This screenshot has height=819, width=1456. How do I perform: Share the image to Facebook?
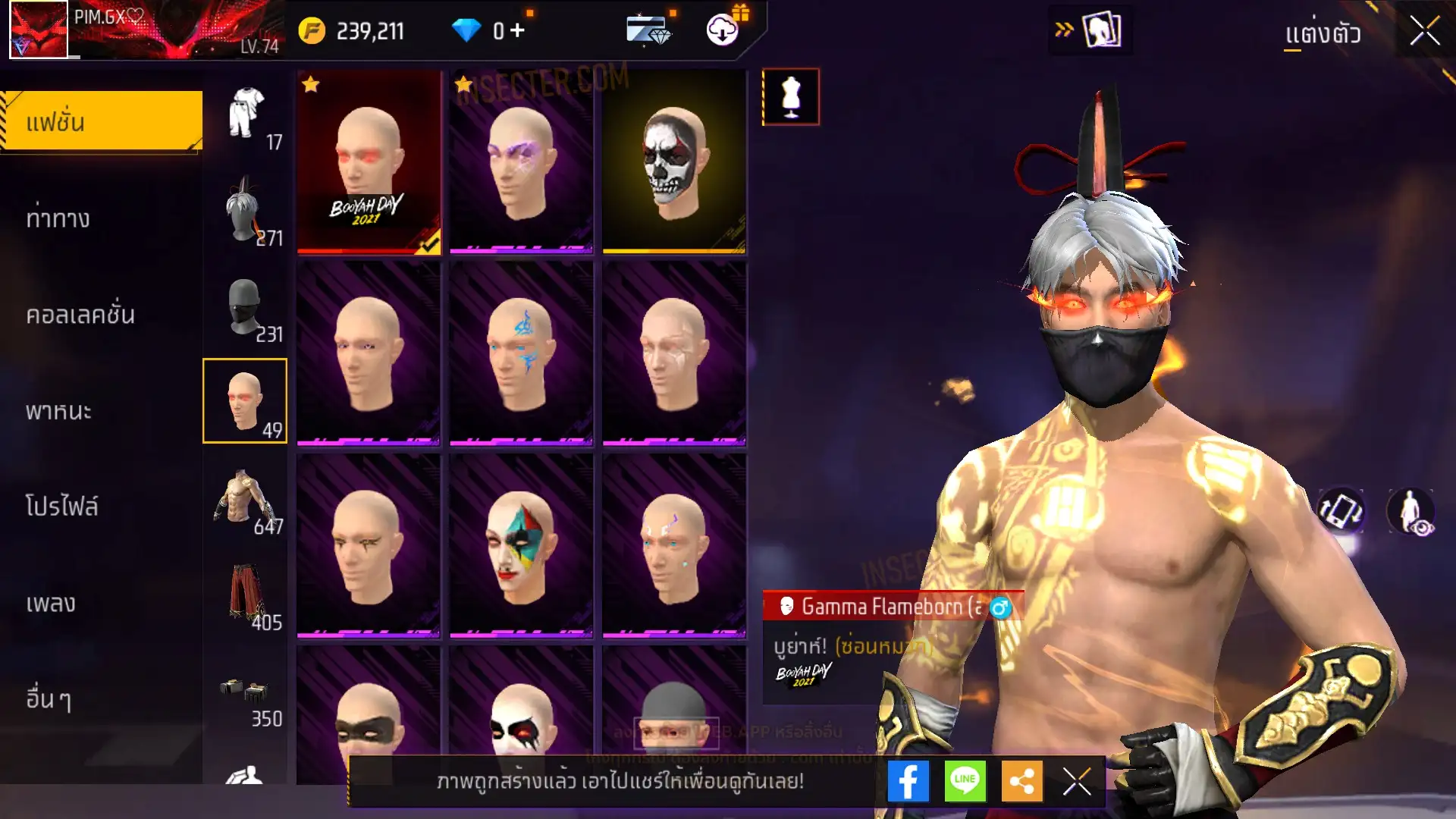(908, 781)
